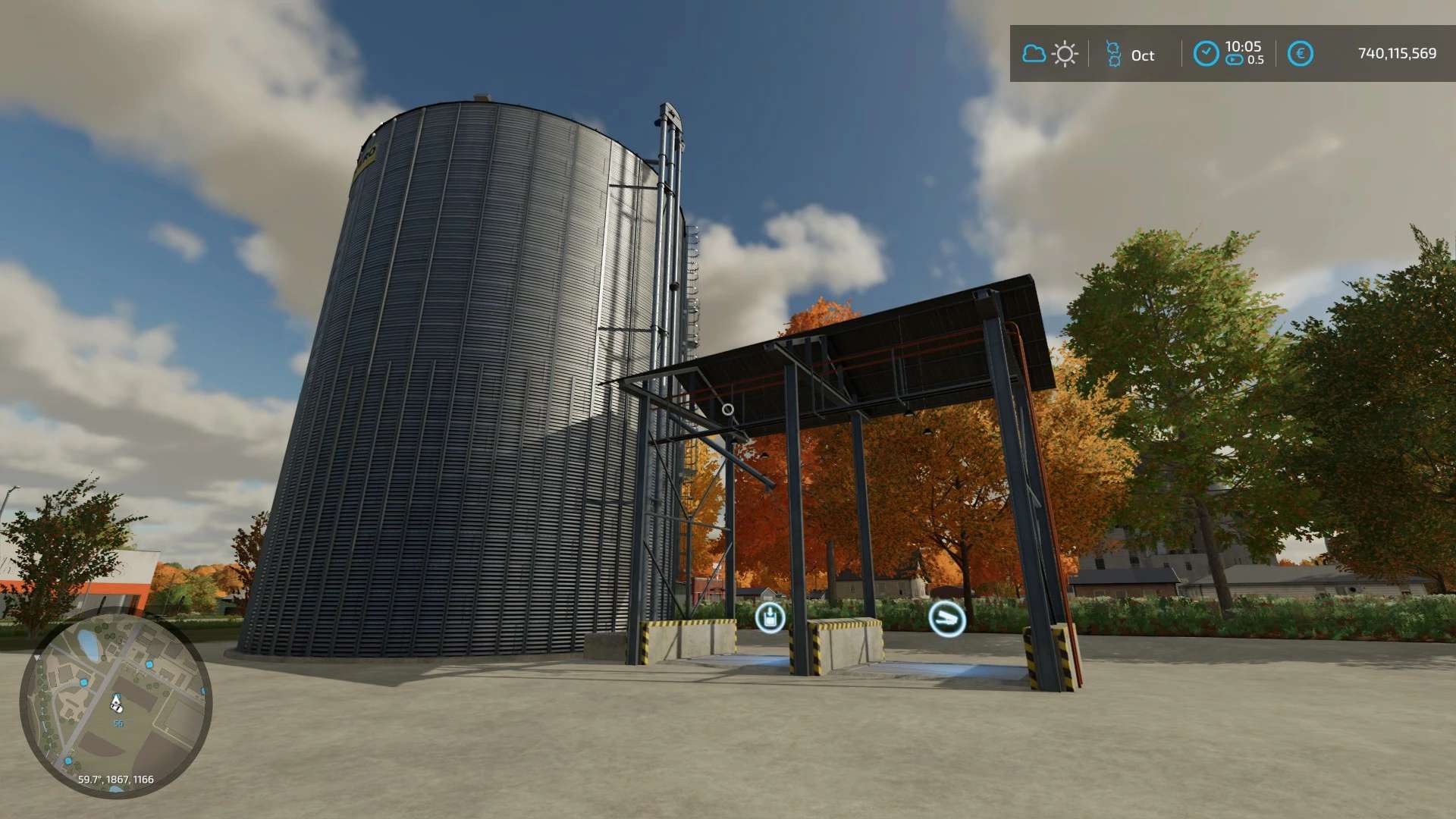1456x819 pixels.
Task: Click the euro money icon
Action: click(1300, 54)
